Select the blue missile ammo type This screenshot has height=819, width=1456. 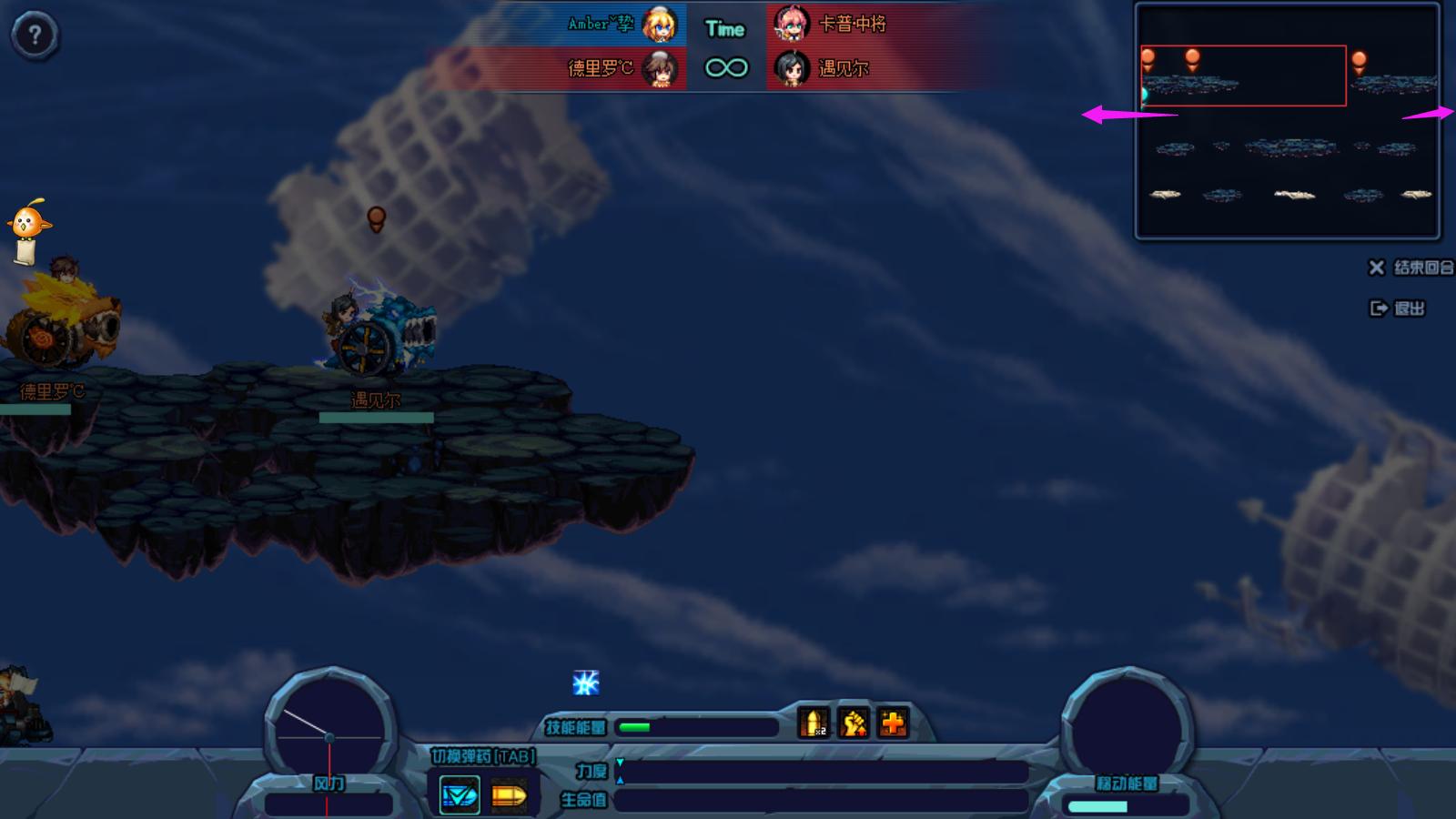point(460,796)
